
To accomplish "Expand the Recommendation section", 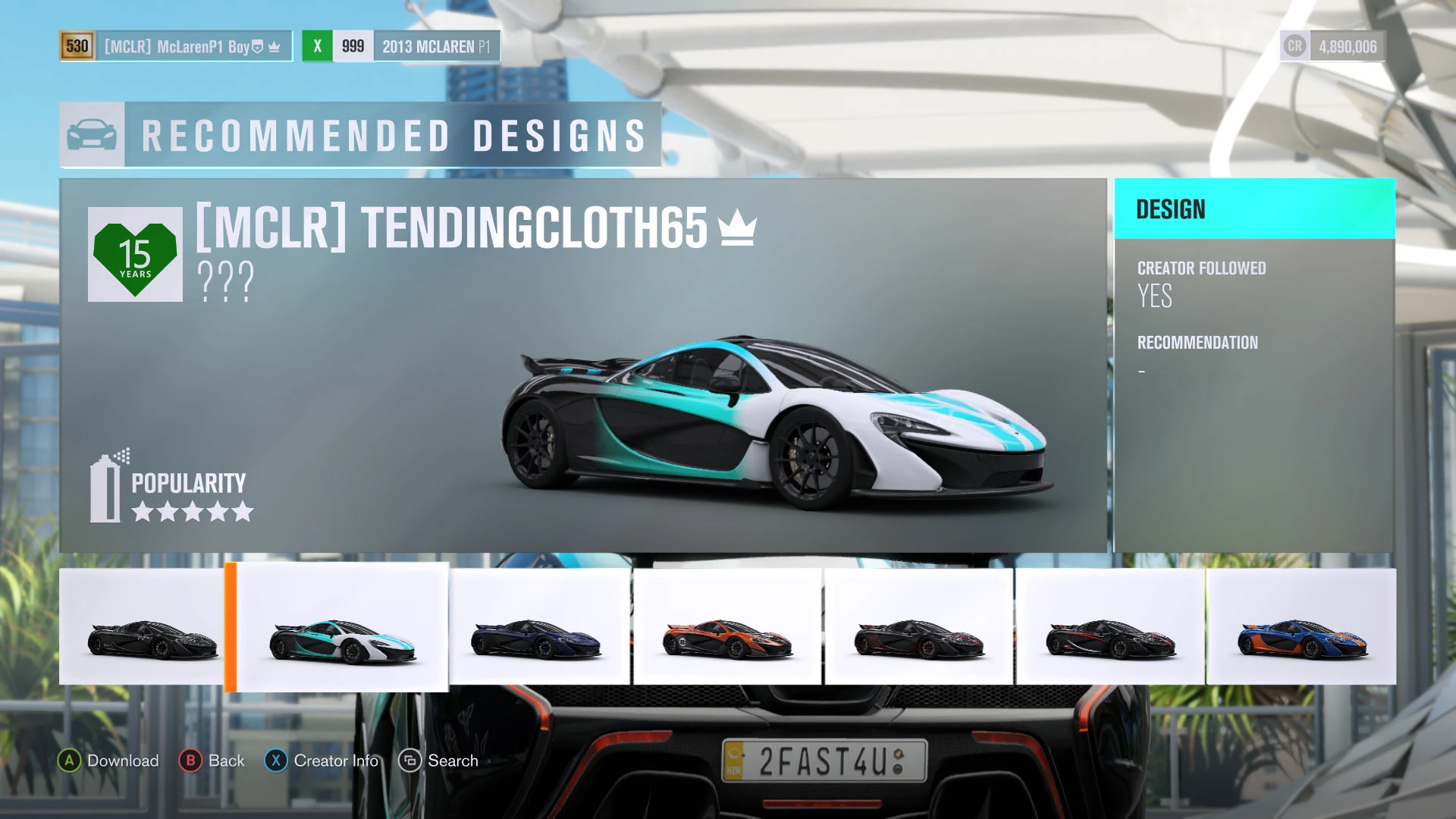I will (x=1197, y=342).
